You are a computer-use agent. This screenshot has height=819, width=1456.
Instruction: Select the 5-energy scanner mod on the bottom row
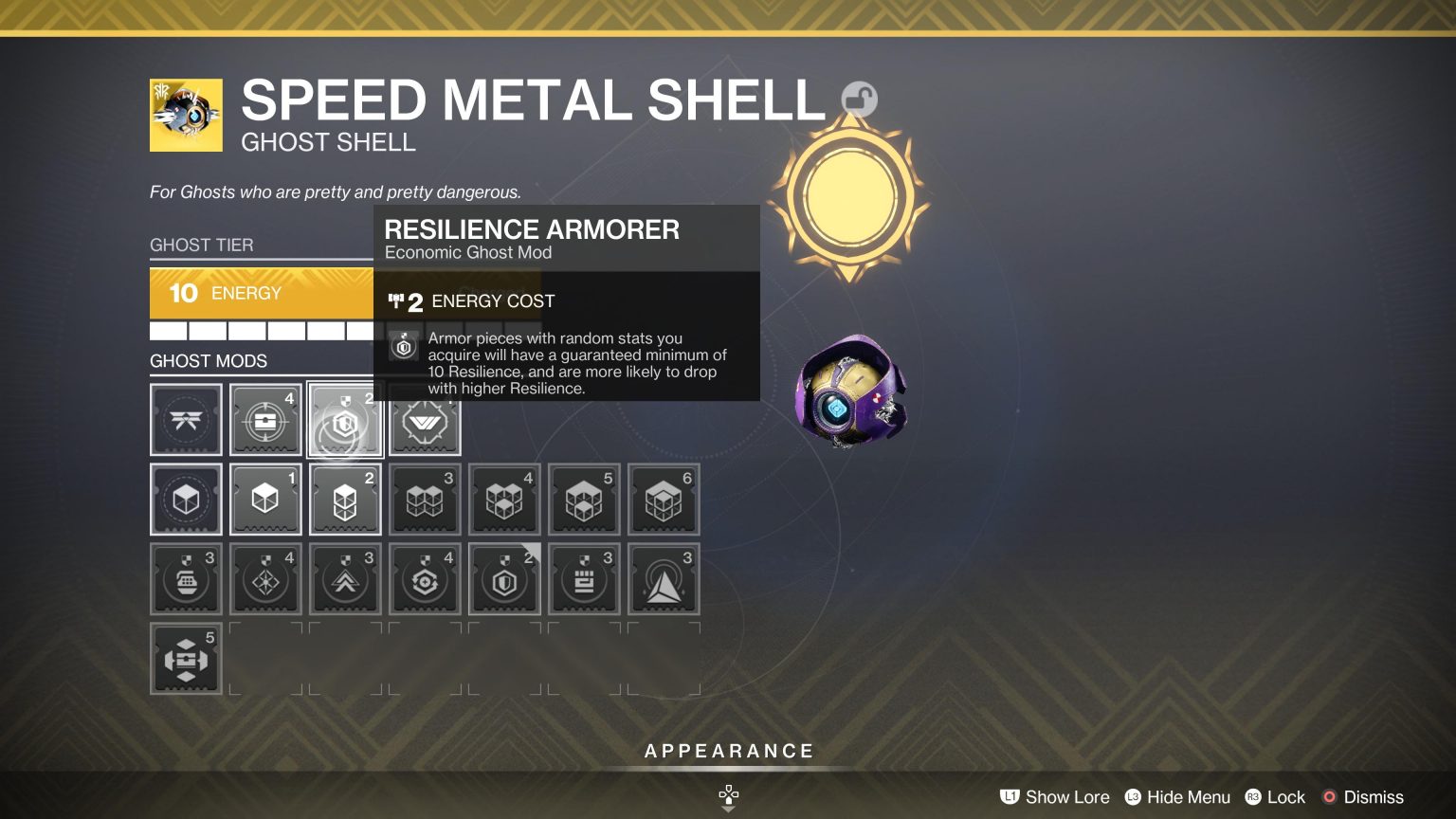pyautogui.click(x=186, y=659)
